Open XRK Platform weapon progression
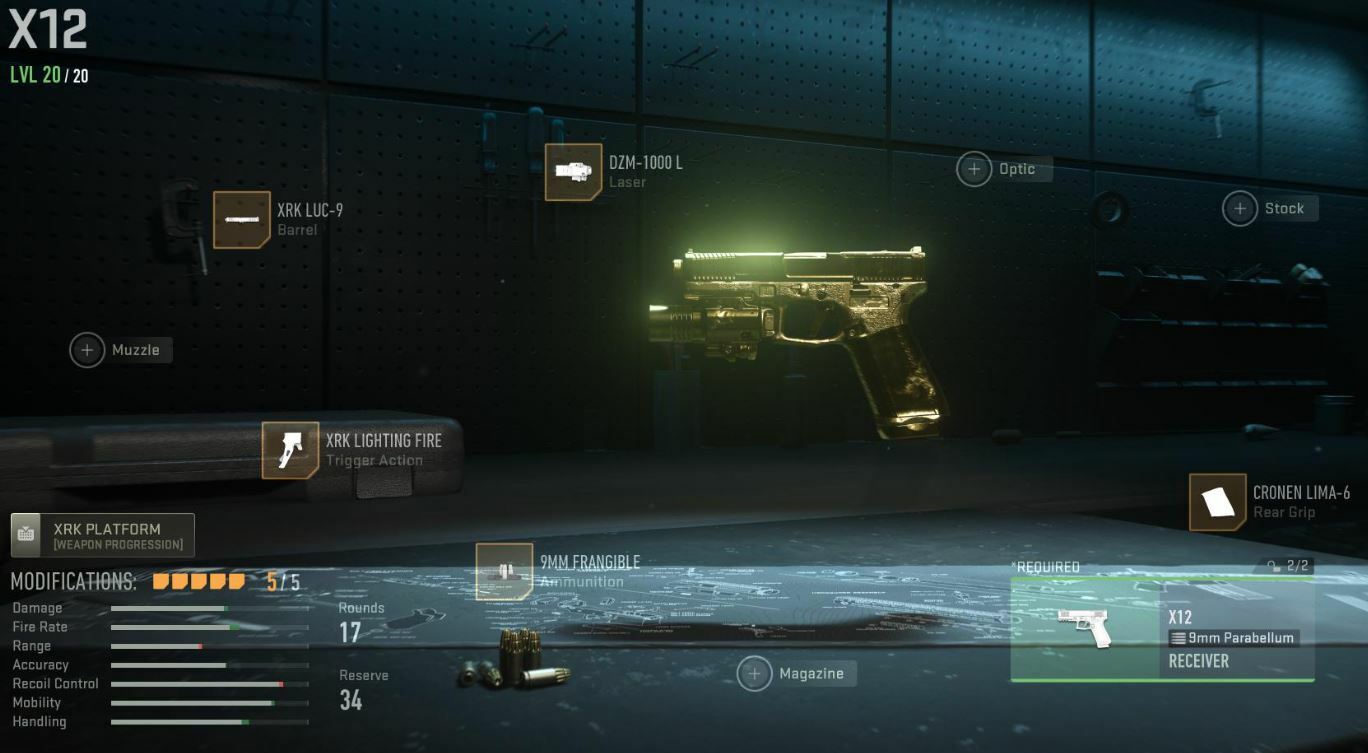This screenshot has width=1368, height=753. (x=103, y=535)
